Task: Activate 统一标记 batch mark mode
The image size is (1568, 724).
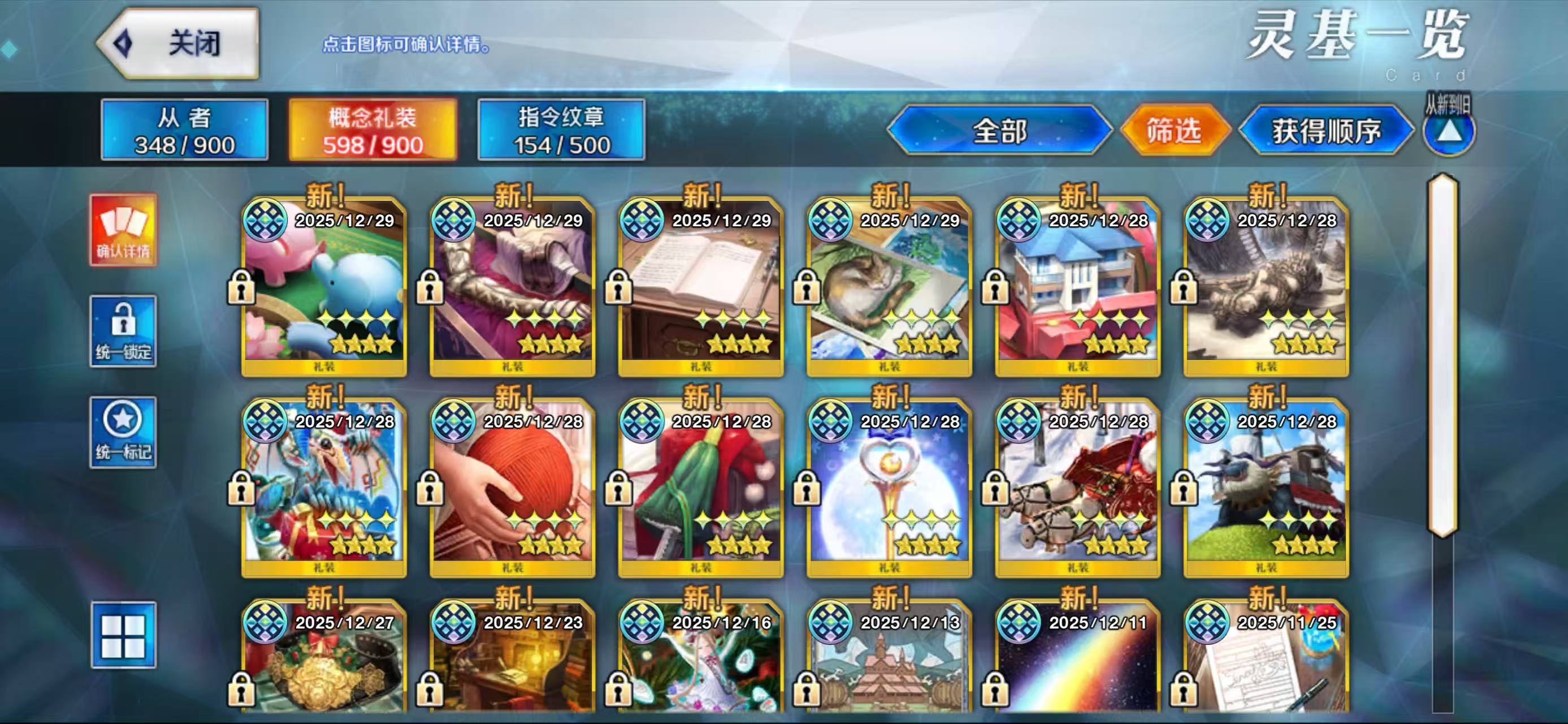Action: 124,432
